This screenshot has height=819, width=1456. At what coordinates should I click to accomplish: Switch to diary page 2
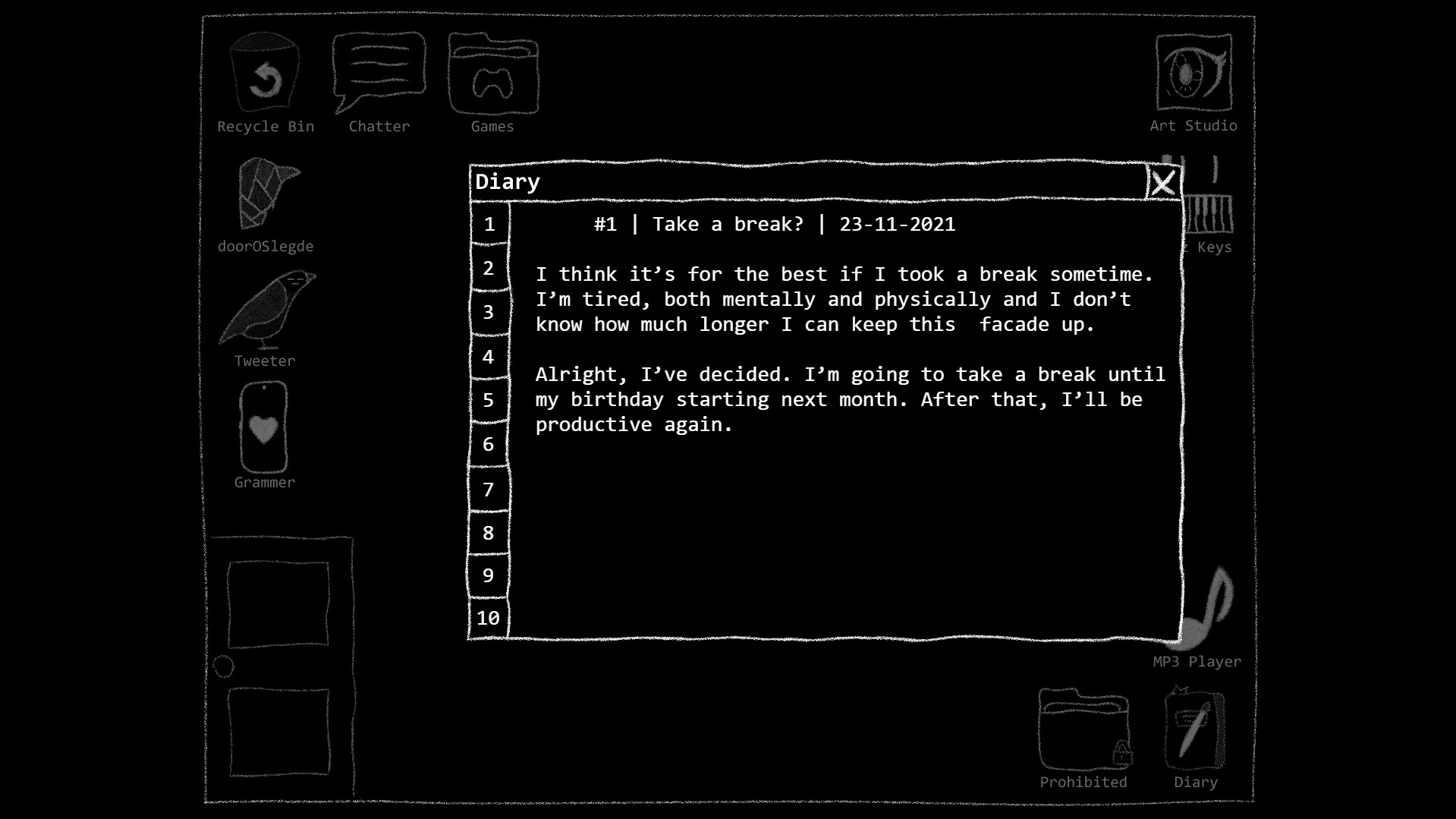488,268
